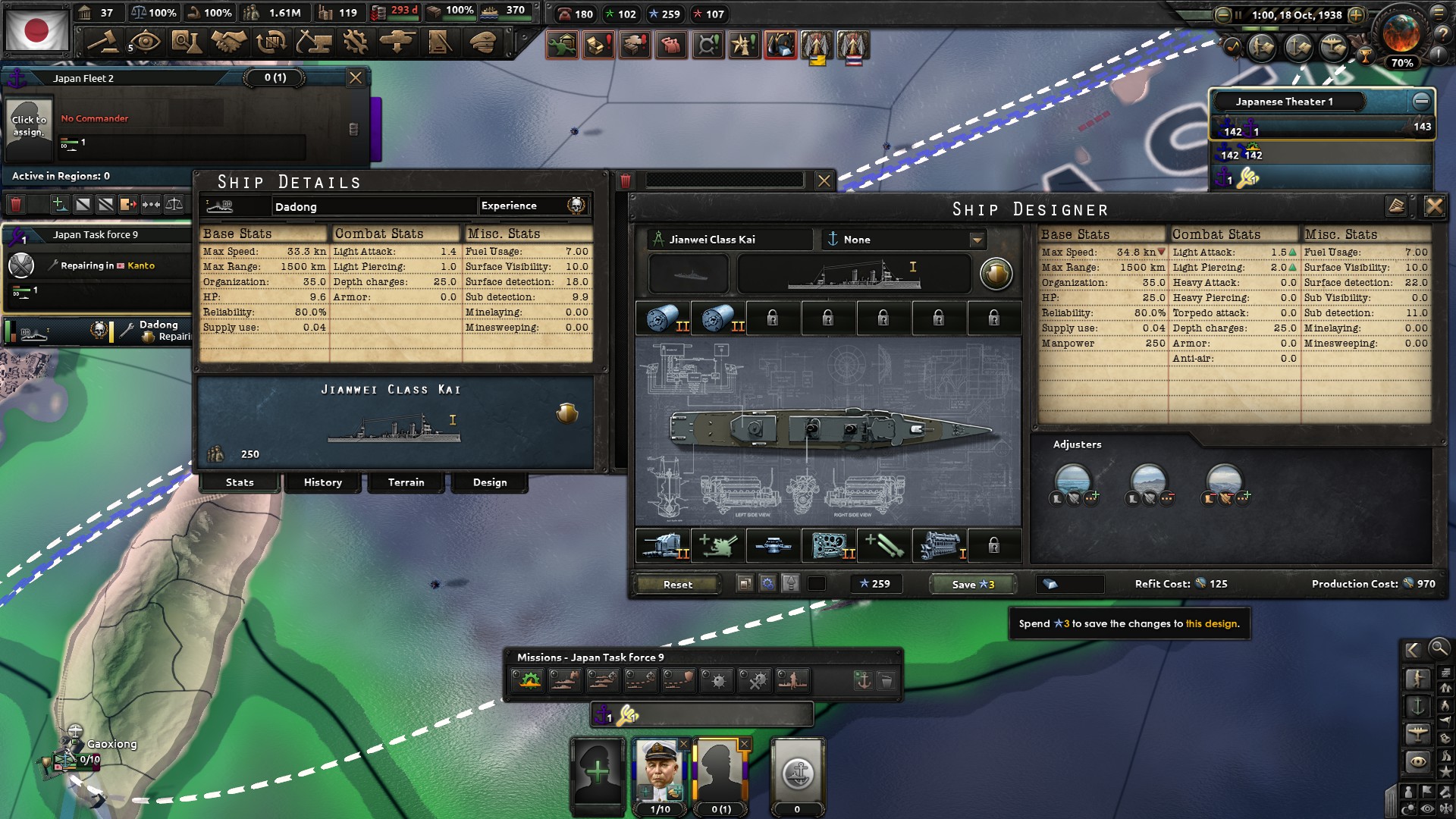Viewport: 1456px width, 819px height.
Task: Open the Terrain tab in Ship Details
Action: coord(406,482)
